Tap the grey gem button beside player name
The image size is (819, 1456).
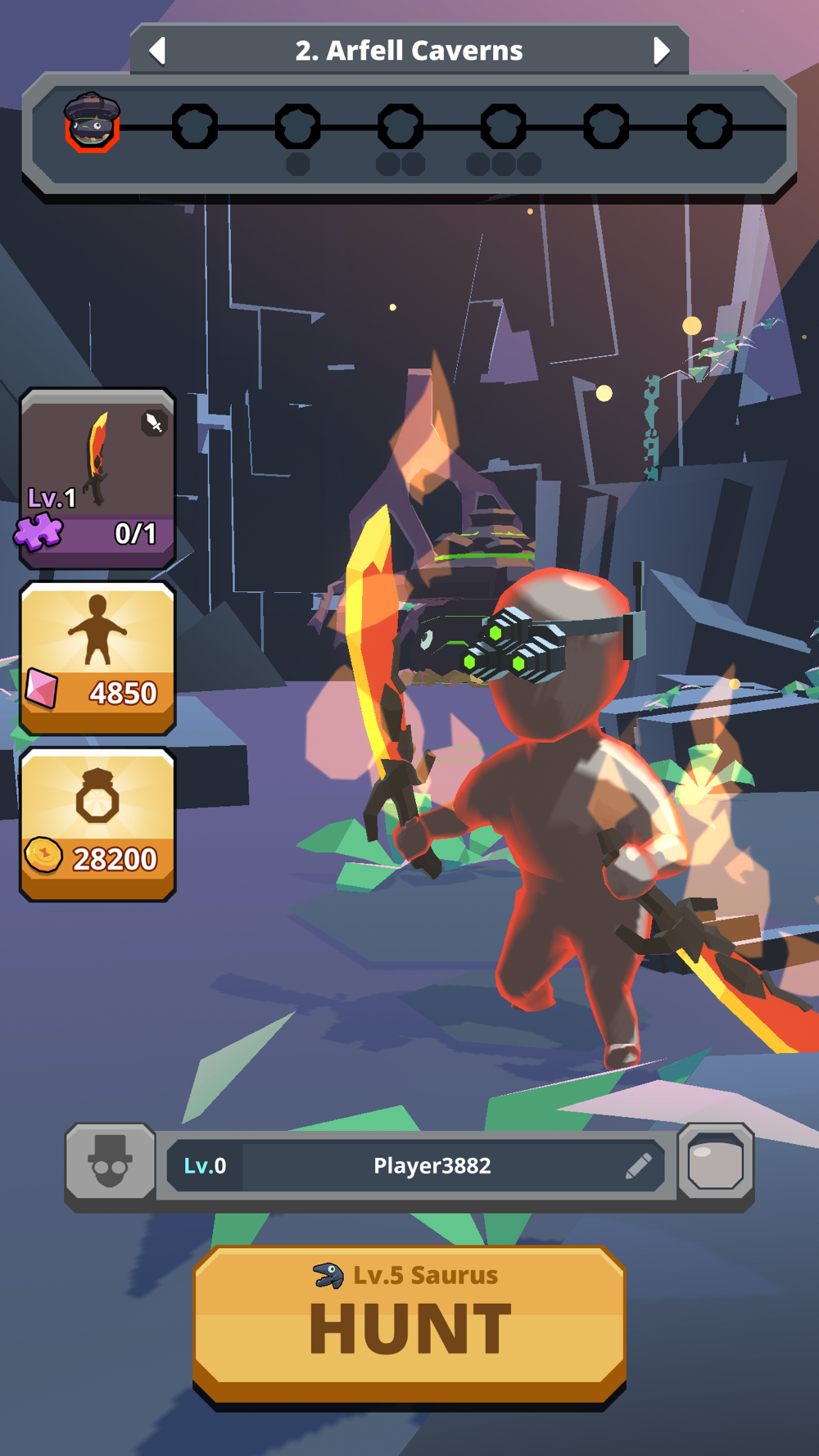coord(715,1163)
